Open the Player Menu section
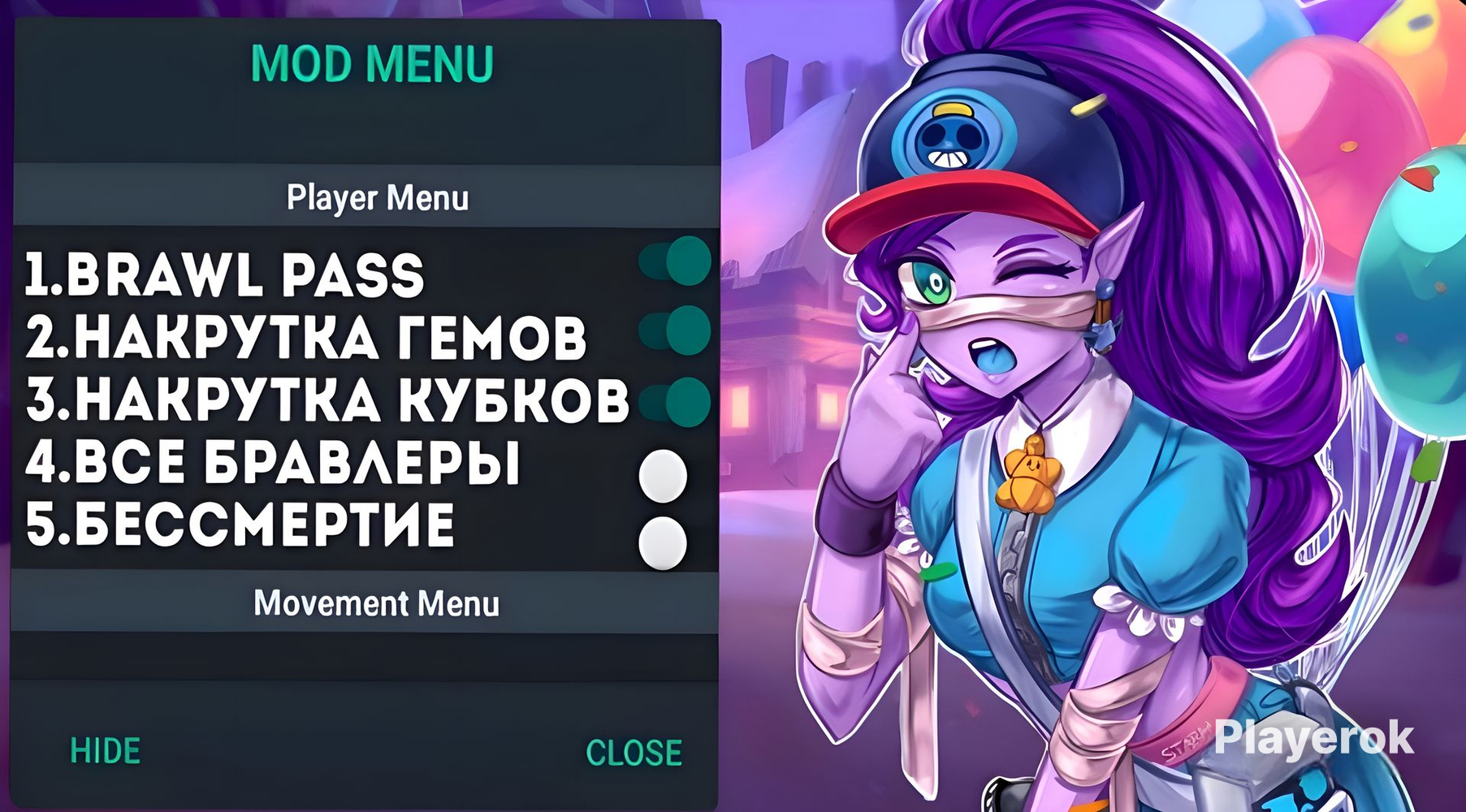Viewport: 1466px width, 812px height. (377, 196)
